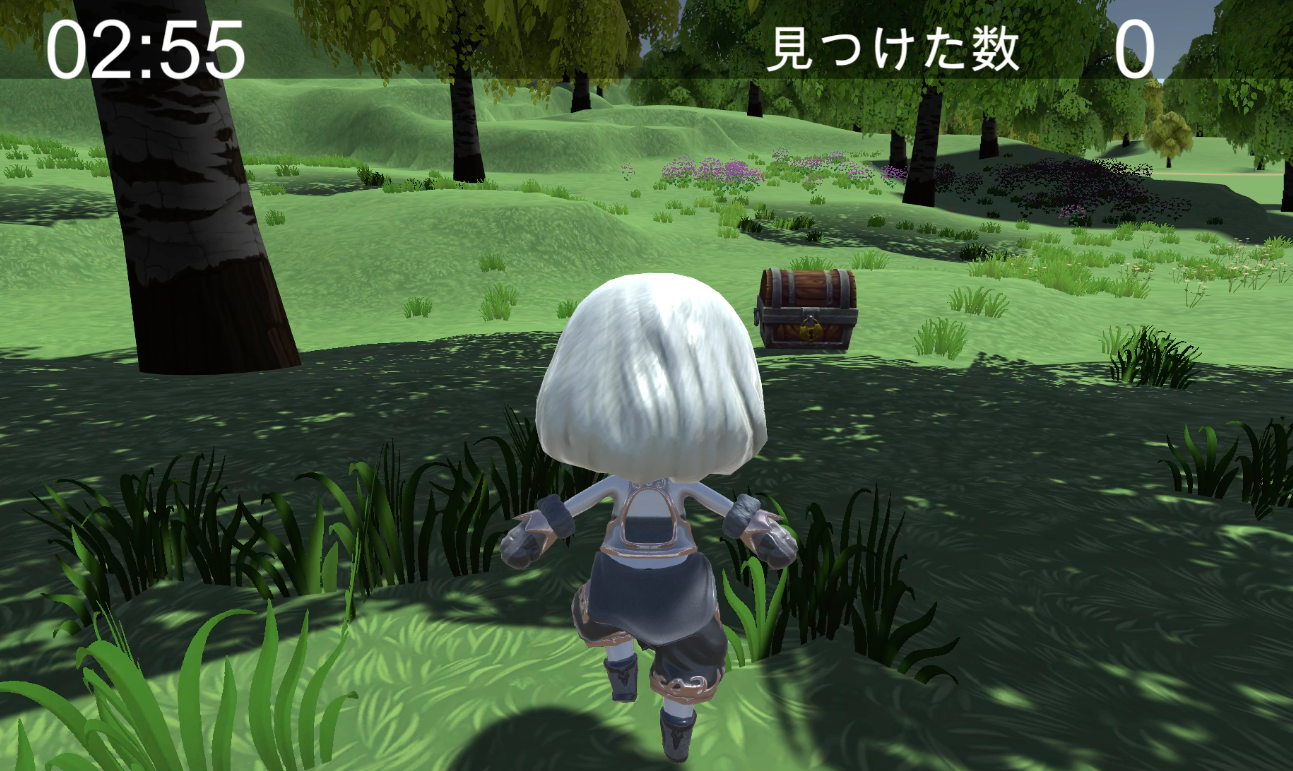Select the brown treasure chest
This screenshot has height=771, width=1293.
click(x=805, y=305)
